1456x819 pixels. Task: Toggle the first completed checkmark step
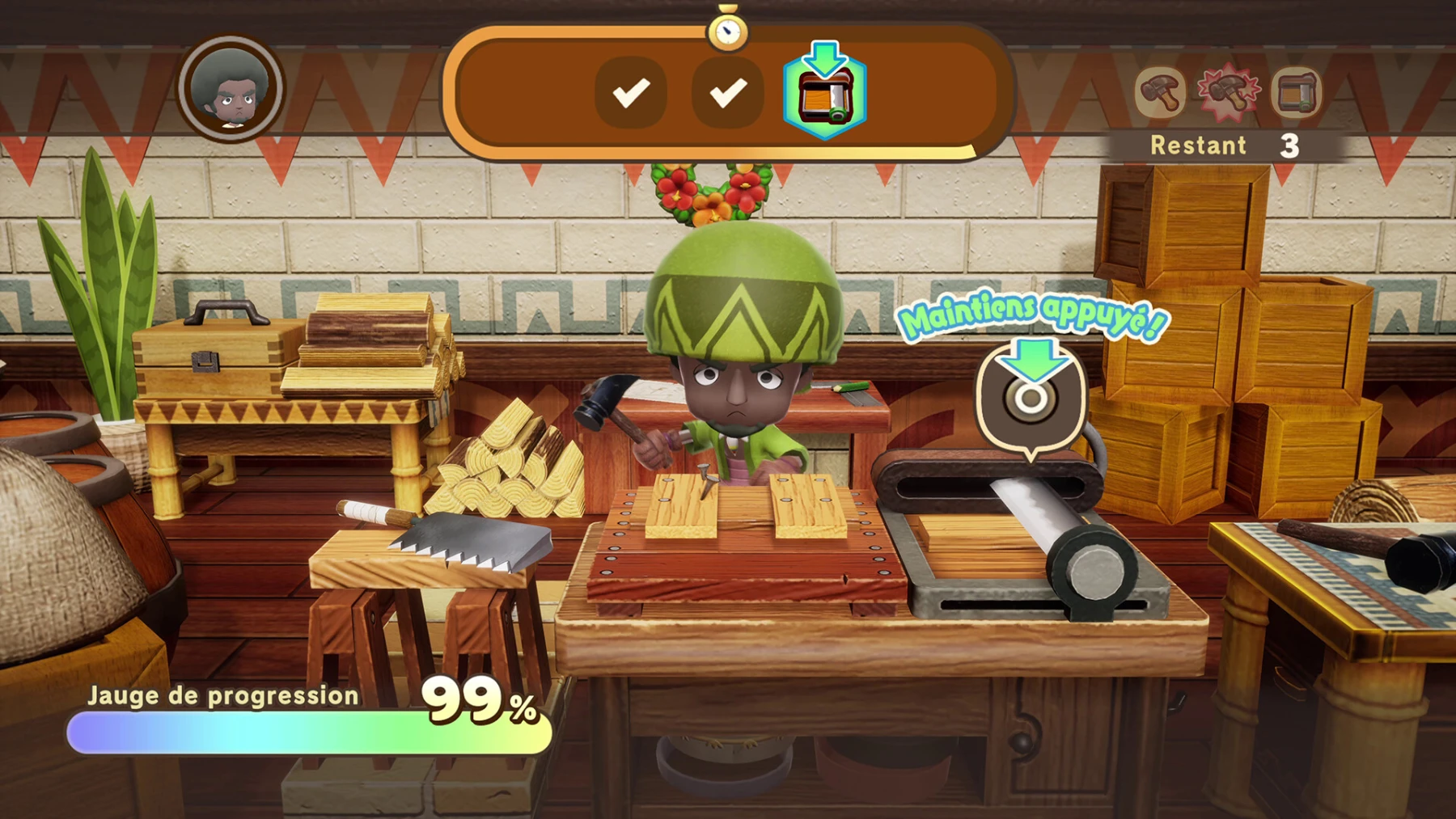coord(632,93)
